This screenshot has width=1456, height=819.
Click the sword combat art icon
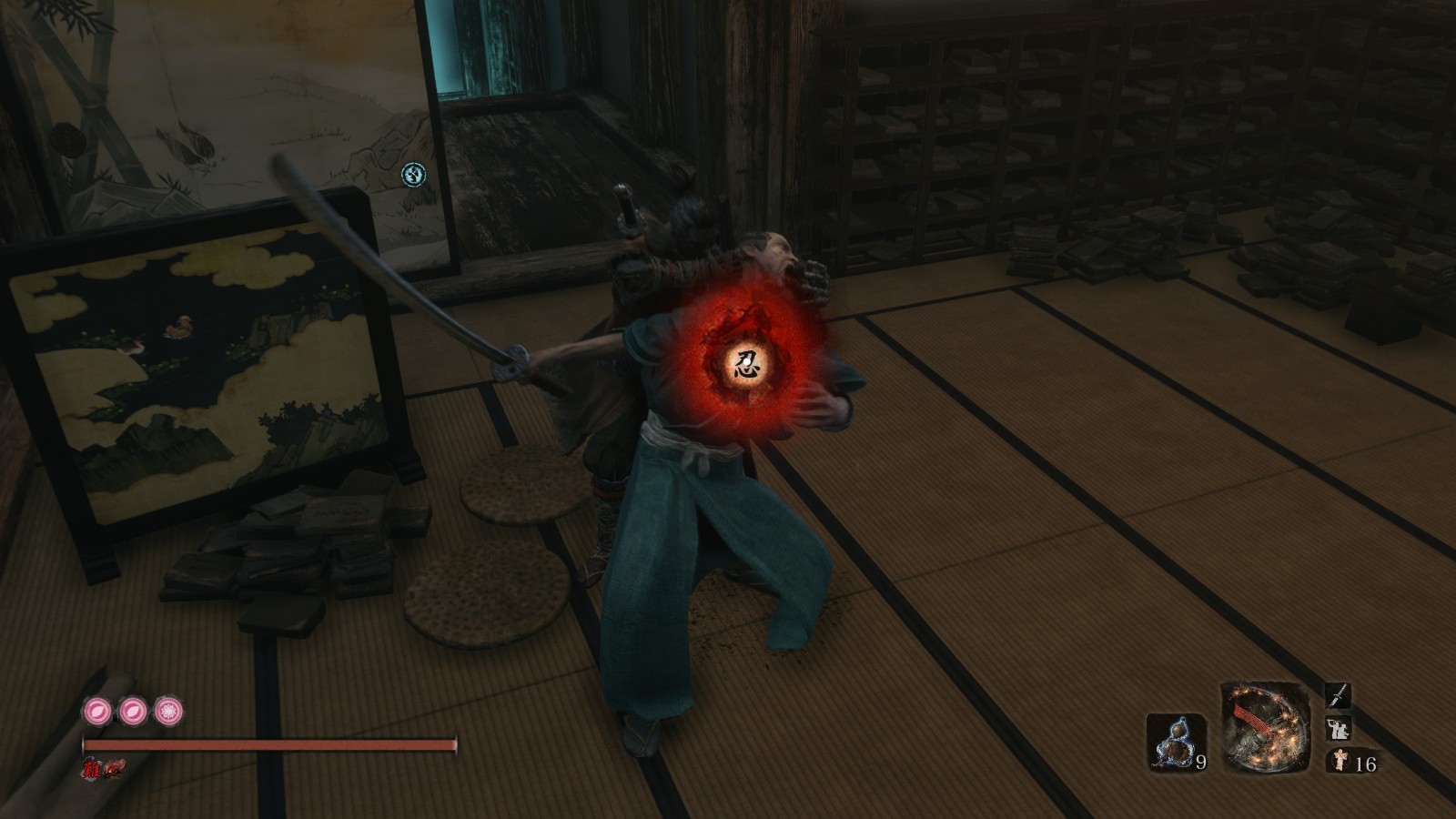[1337, 697]
